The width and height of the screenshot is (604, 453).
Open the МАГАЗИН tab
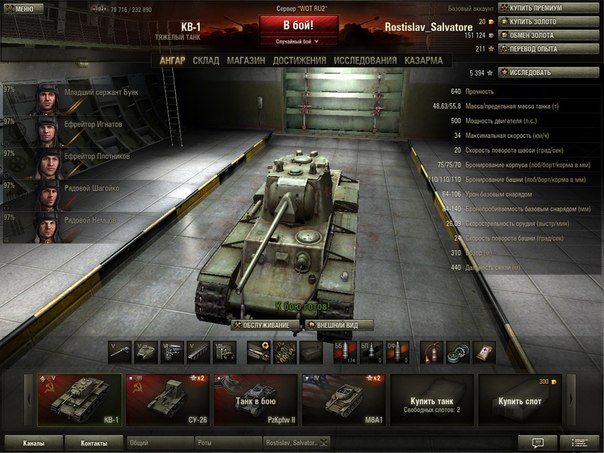246,61
